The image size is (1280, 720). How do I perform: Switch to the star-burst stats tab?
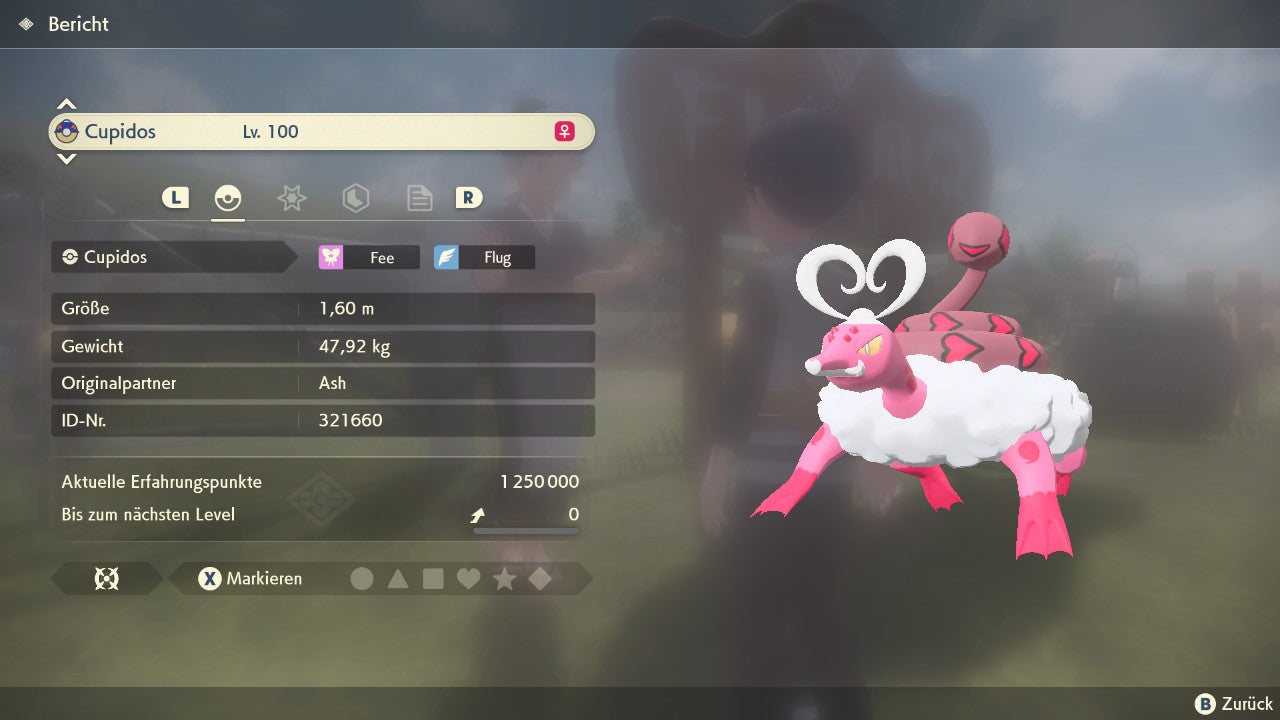pos(291,198)
